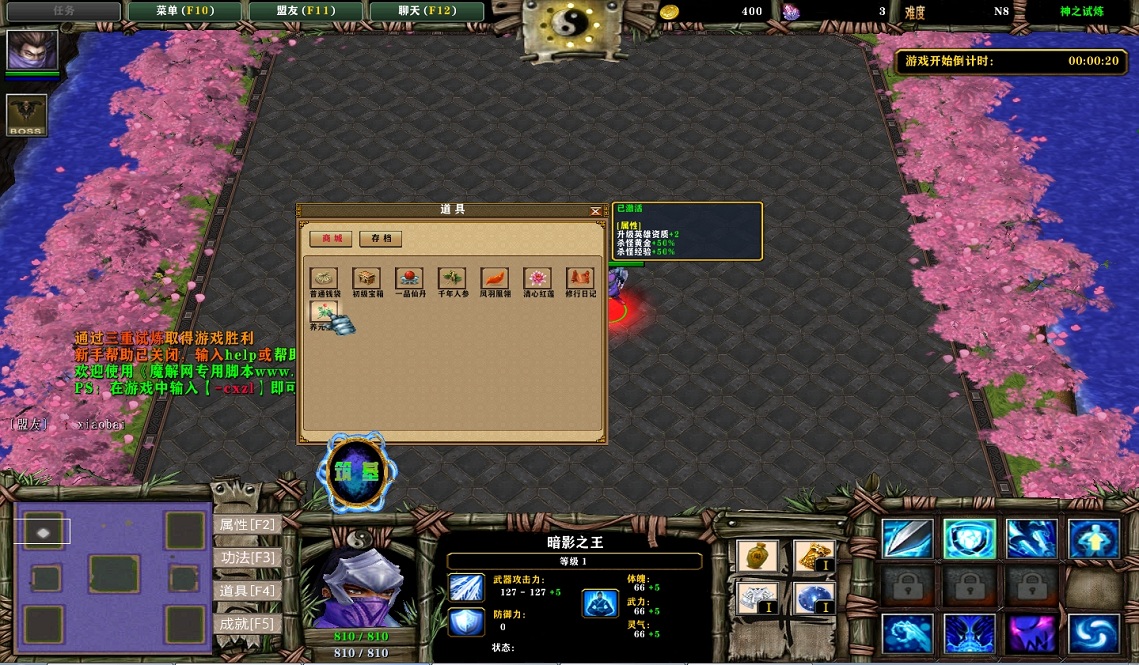Close the 道具 item window
The width and height of the screenshot is (1139, 665).
point(596,211)
